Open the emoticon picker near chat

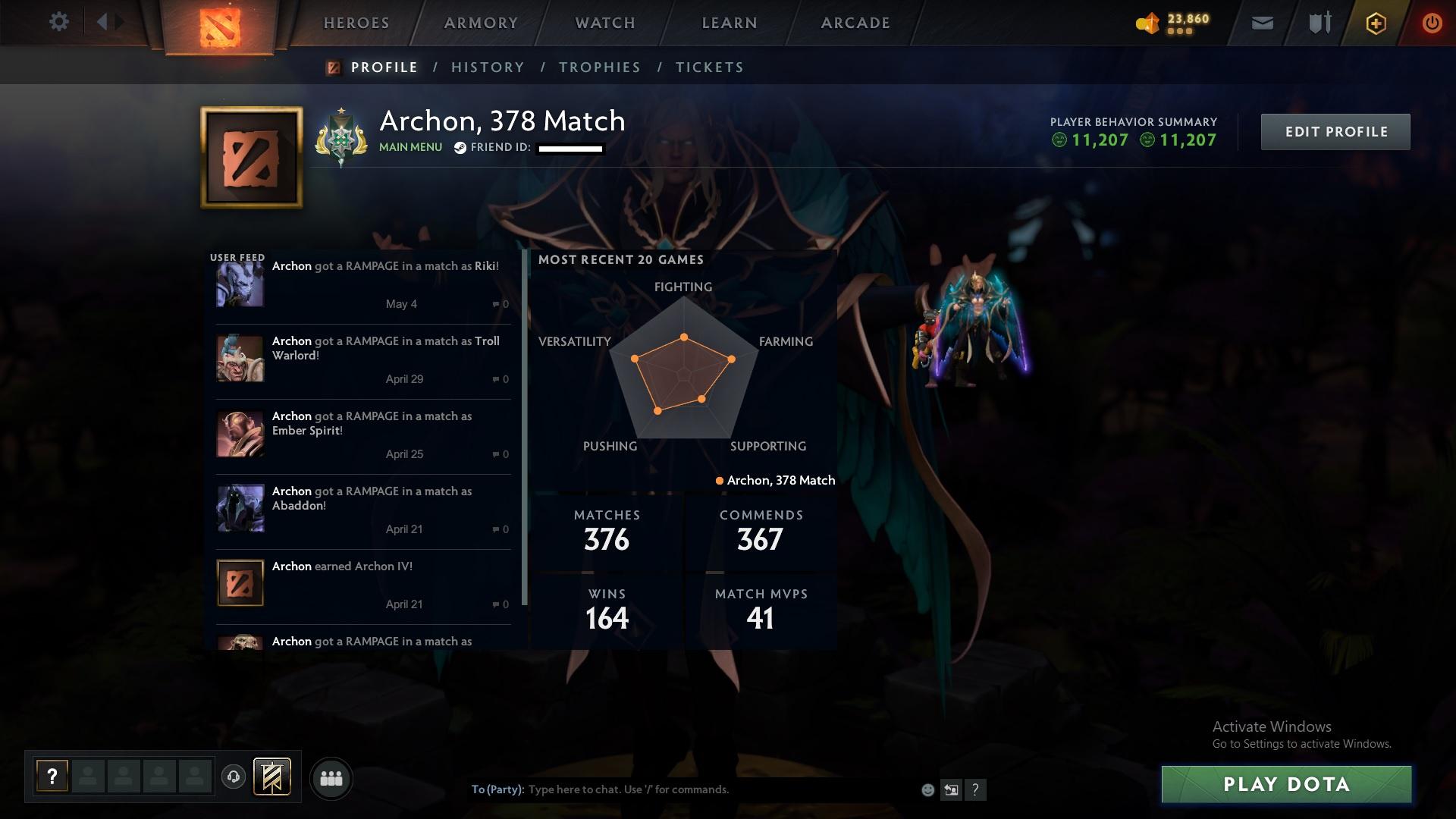(x=927, y=789)
